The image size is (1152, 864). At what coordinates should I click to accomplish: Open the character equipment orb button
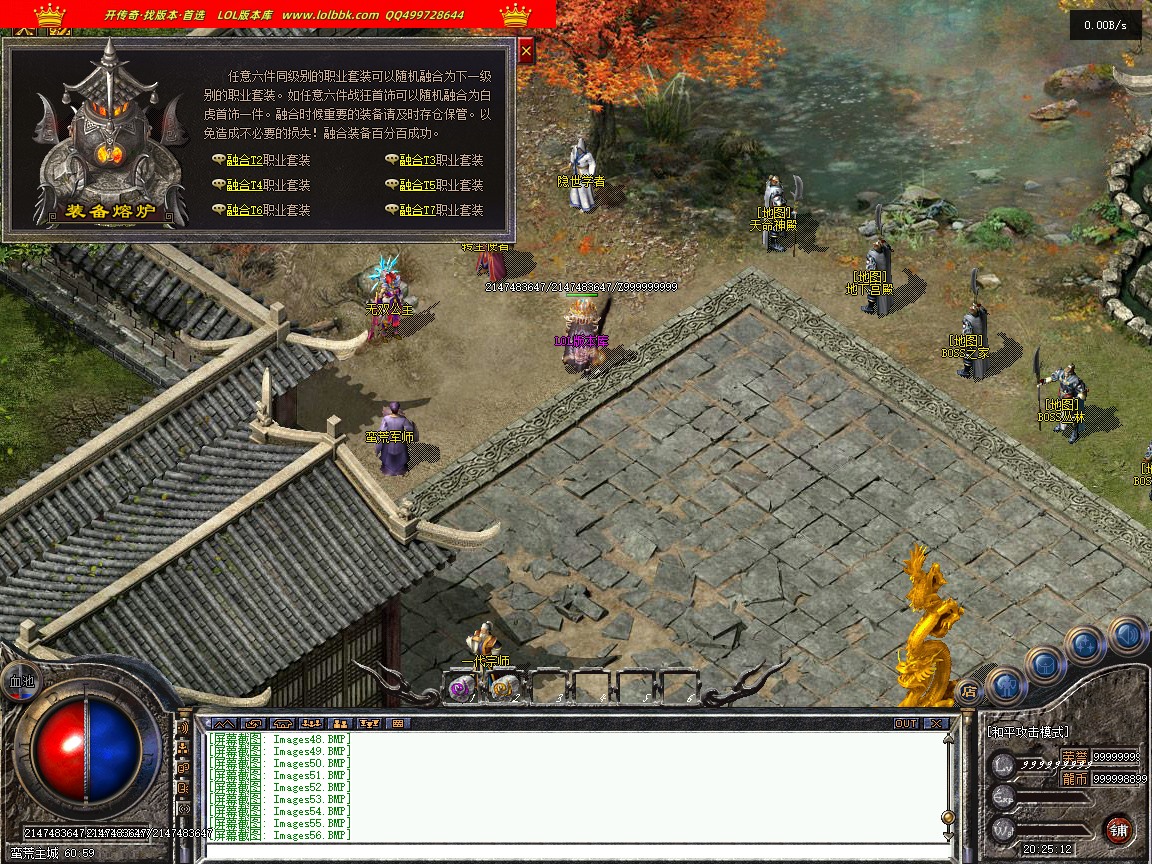point(1006,687)
